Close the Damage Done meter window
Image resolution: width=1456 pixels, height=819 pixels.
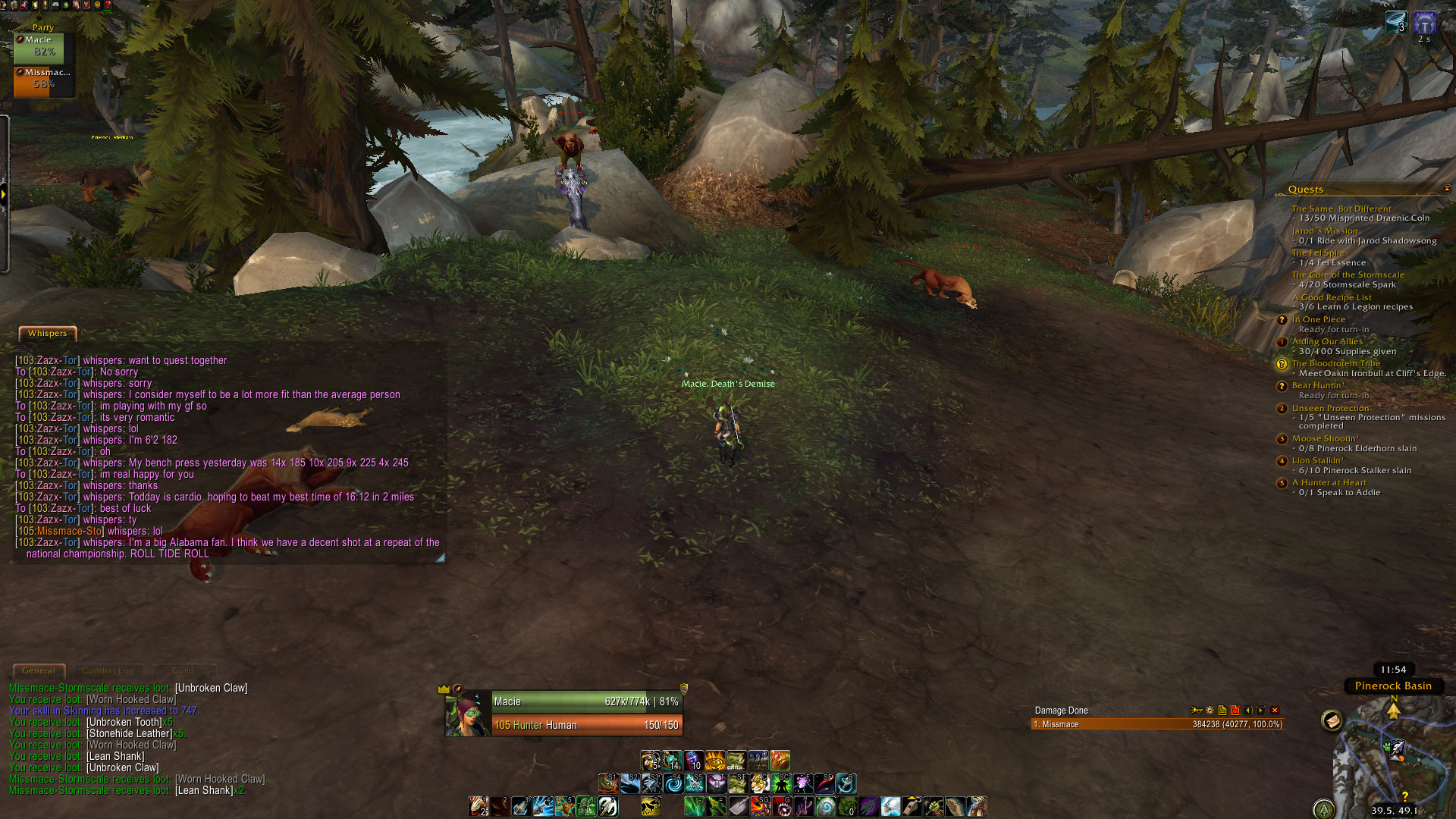click(x=1275, y=711)
